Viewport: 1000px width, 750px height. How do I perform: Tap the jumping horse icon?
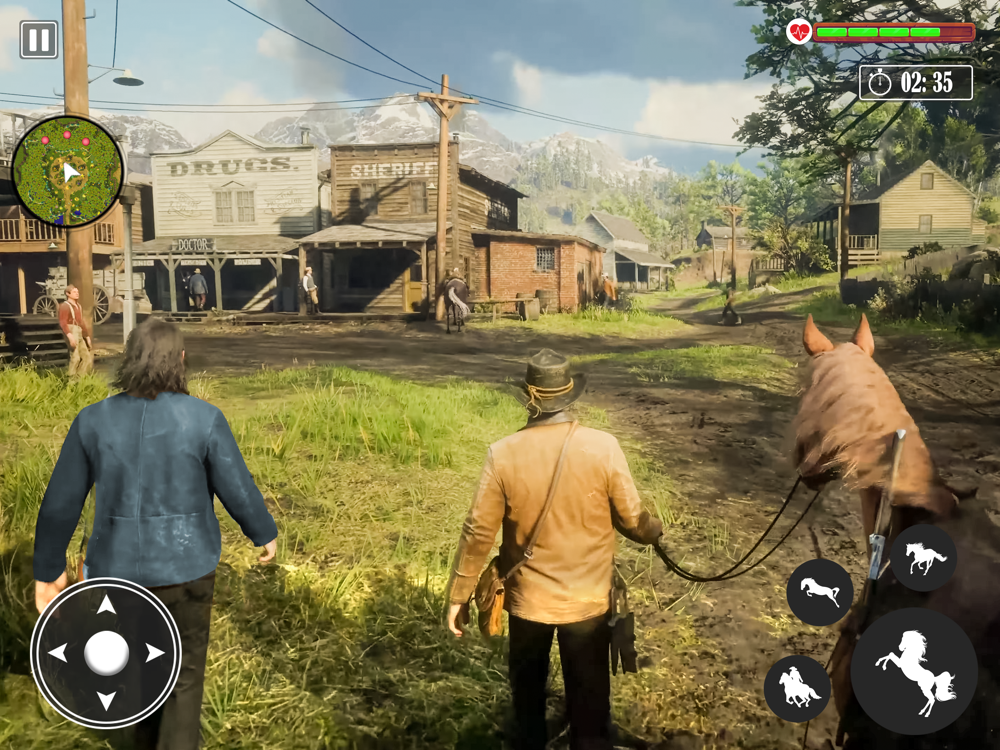[x=820, y=592]
